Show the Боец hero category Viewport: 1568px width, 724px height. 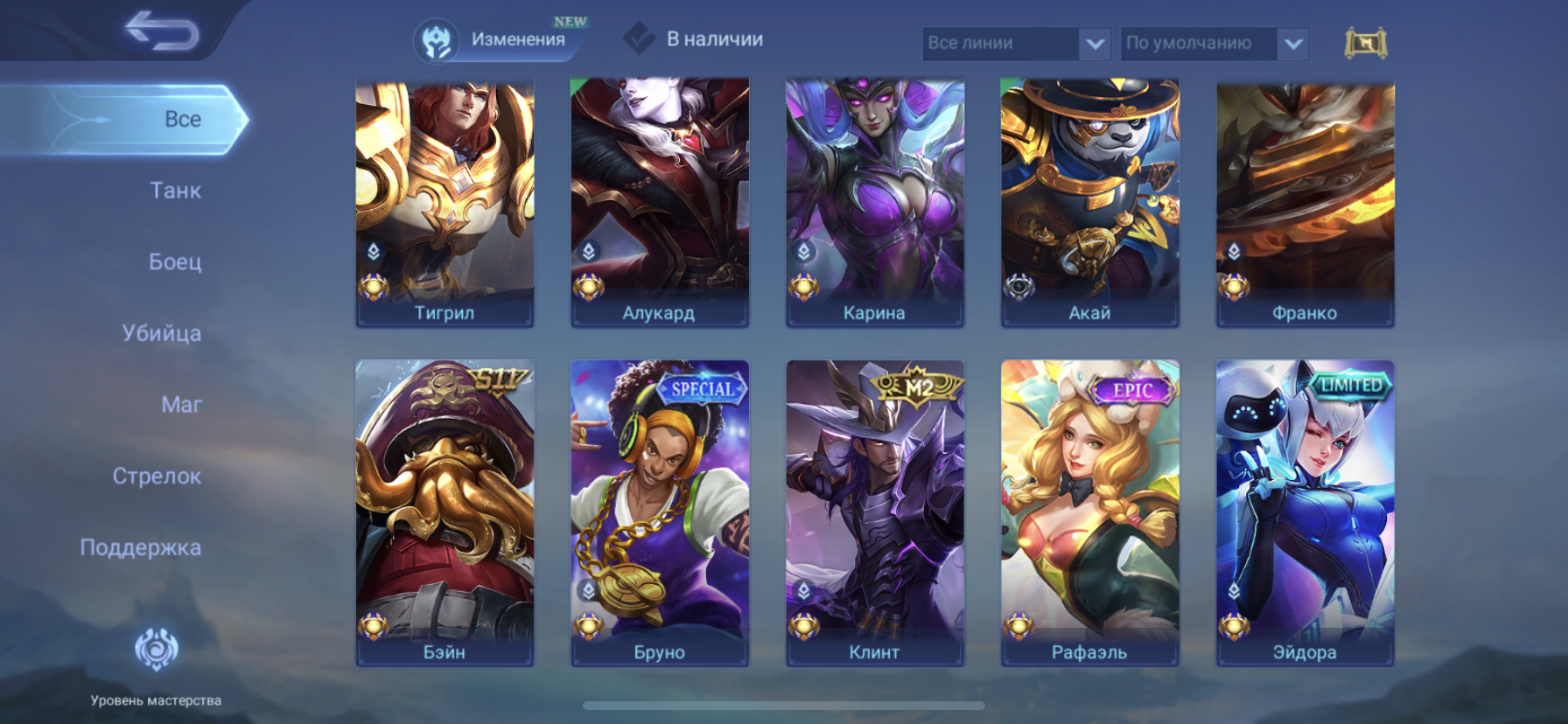click(x=175, y=261)
